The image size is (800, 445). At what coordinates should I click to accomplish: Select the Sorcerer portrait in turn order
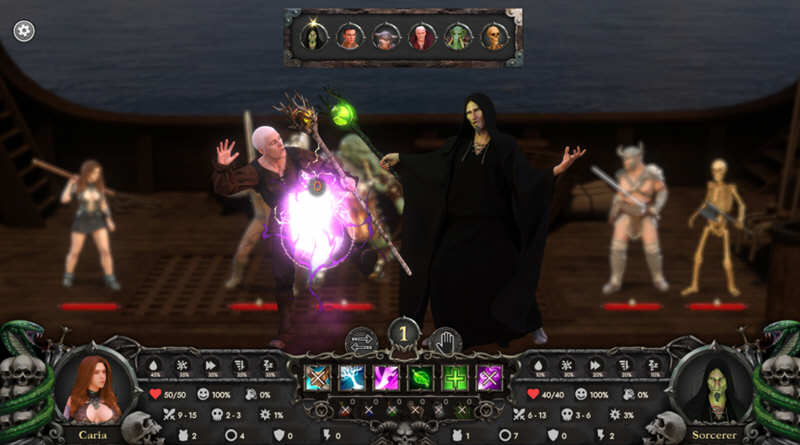click(x=312, y=38)
